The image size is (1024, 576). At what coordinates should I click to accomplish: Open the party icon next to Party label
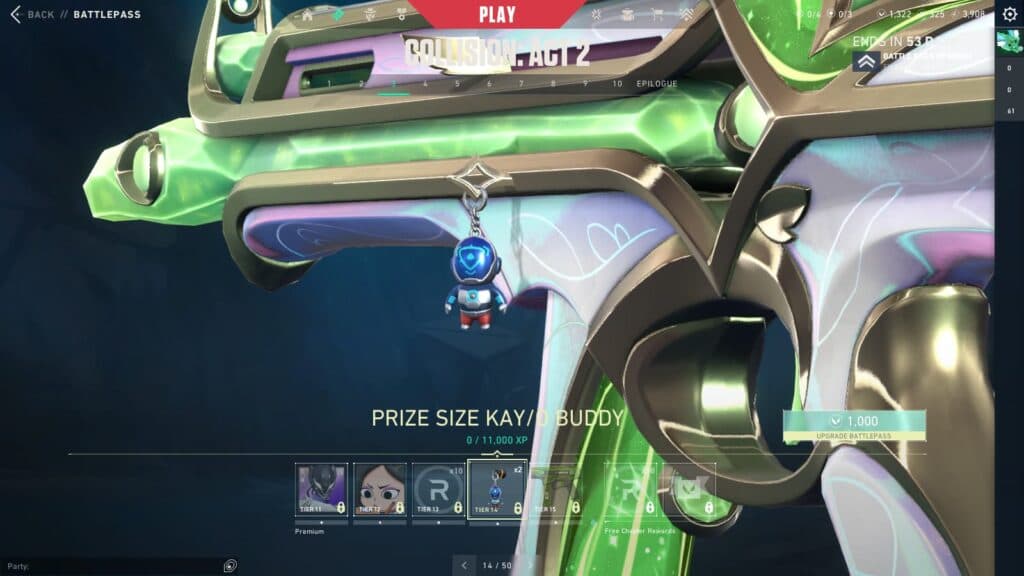[x=231, y=566]
